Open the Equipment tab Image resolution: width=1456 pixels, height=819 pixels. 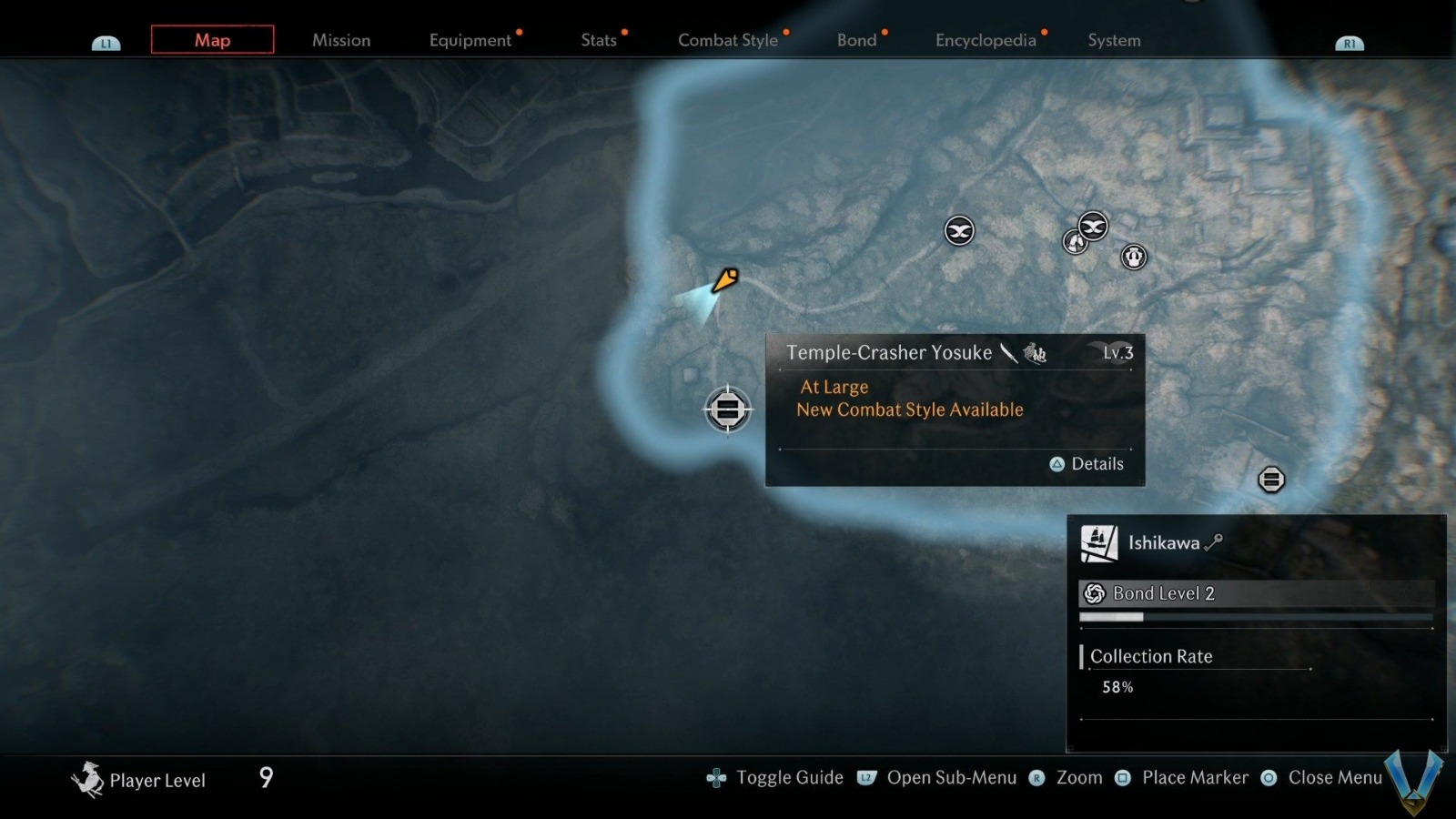(x=470, y=40)
